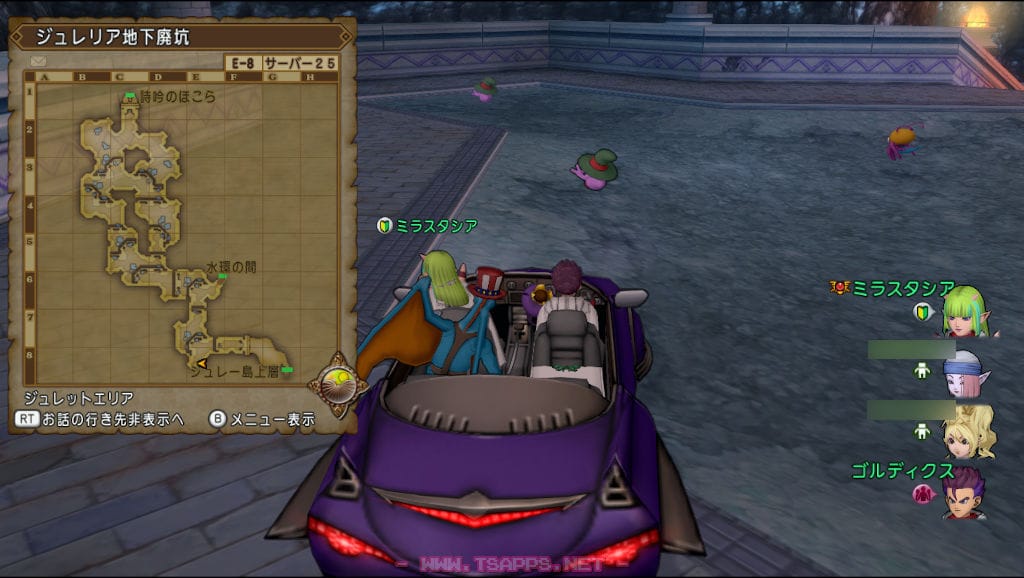
Task: Select the ジュレー島上層 exit marker
Action: click(287, 370)
